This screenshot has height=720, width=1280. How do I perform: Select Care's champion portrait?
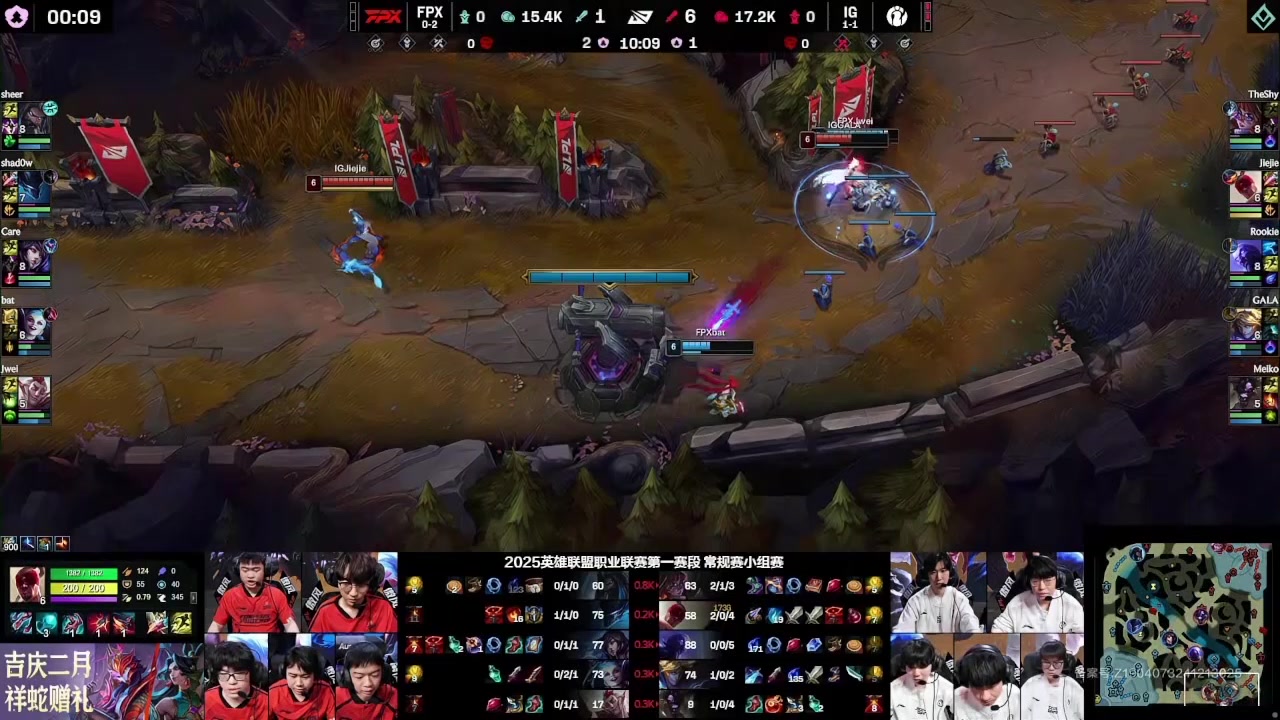pyautogui.click(x=34, y=257)
